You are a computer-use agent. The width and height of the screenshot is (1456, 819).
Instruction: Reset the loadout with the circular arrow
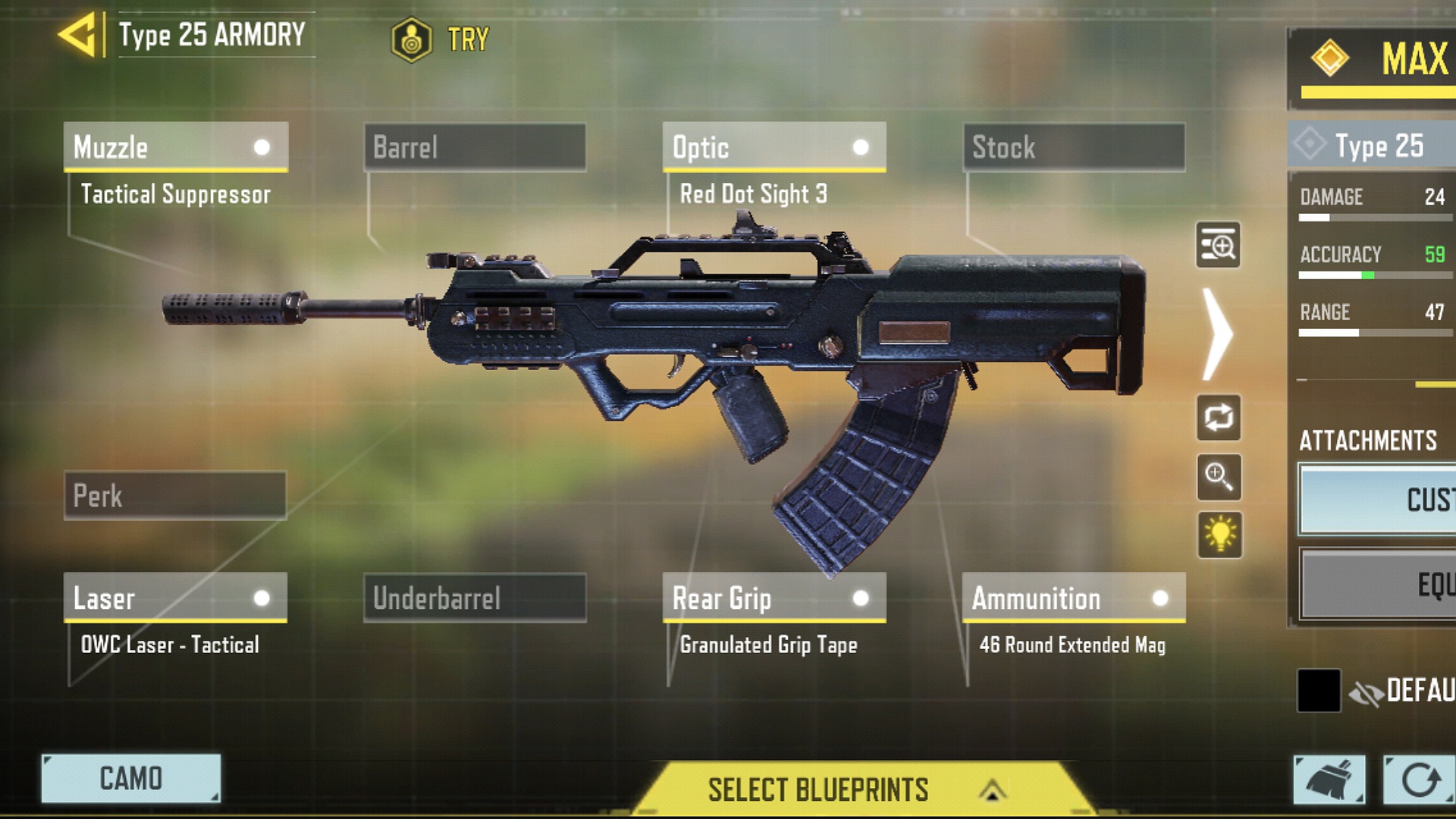[x=1419, y=780]
